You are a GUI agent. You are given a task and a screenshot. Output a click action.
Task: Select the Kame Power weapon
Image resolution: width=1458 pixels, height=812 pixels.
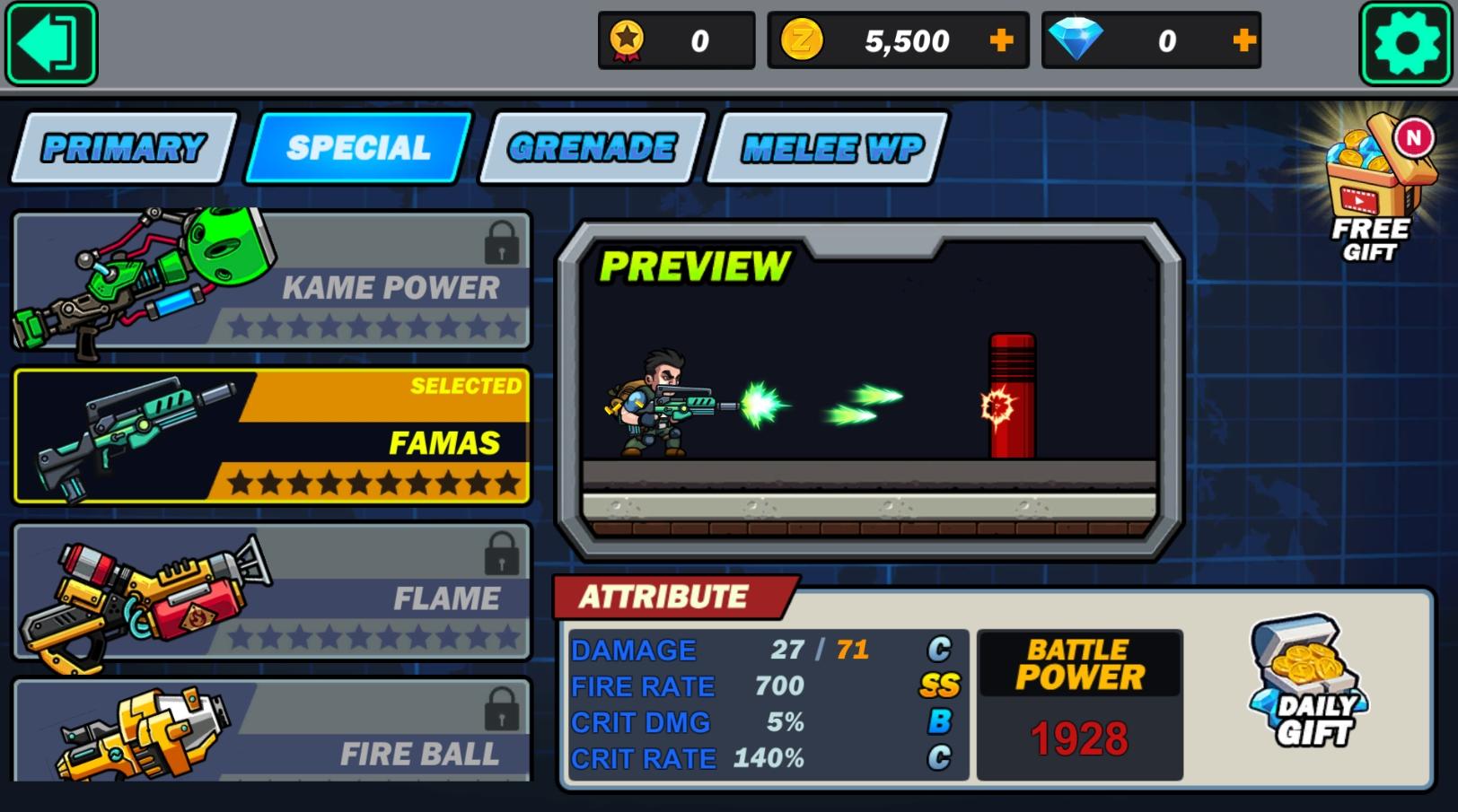pyautogui.click(x=269, y=278)
